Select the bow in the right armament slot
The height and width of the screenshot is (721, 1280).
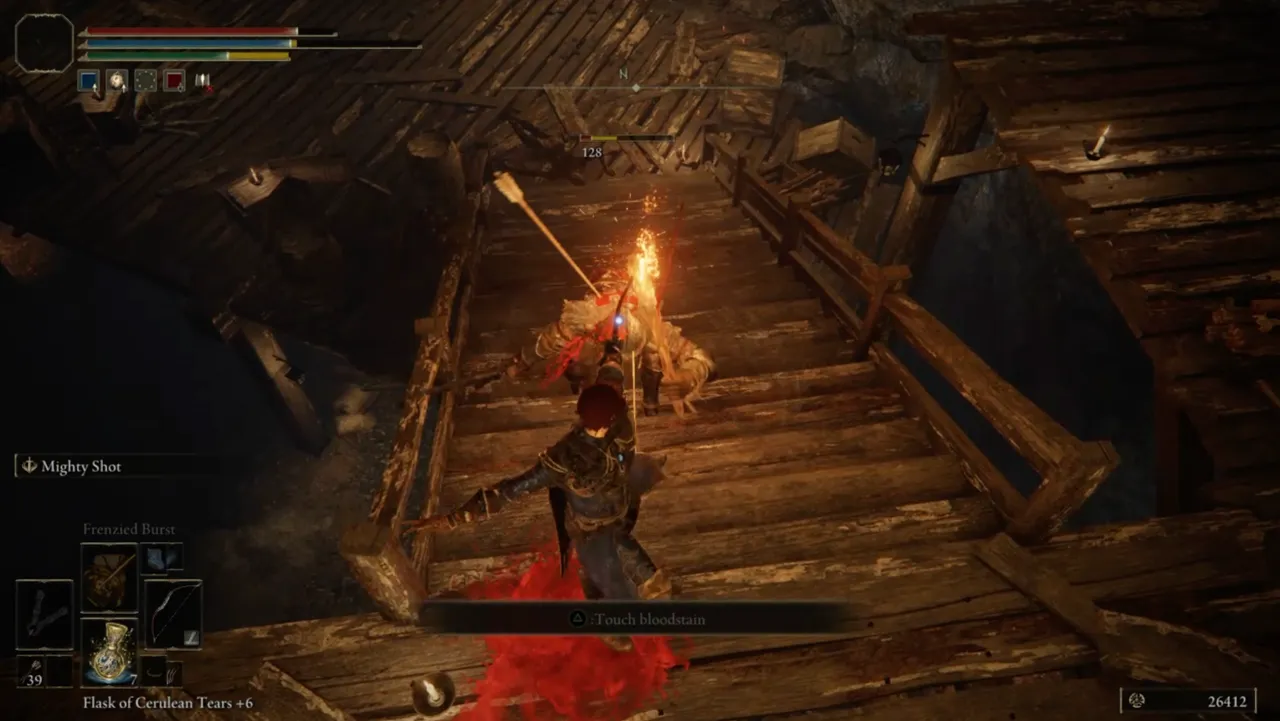click(174, 612)
